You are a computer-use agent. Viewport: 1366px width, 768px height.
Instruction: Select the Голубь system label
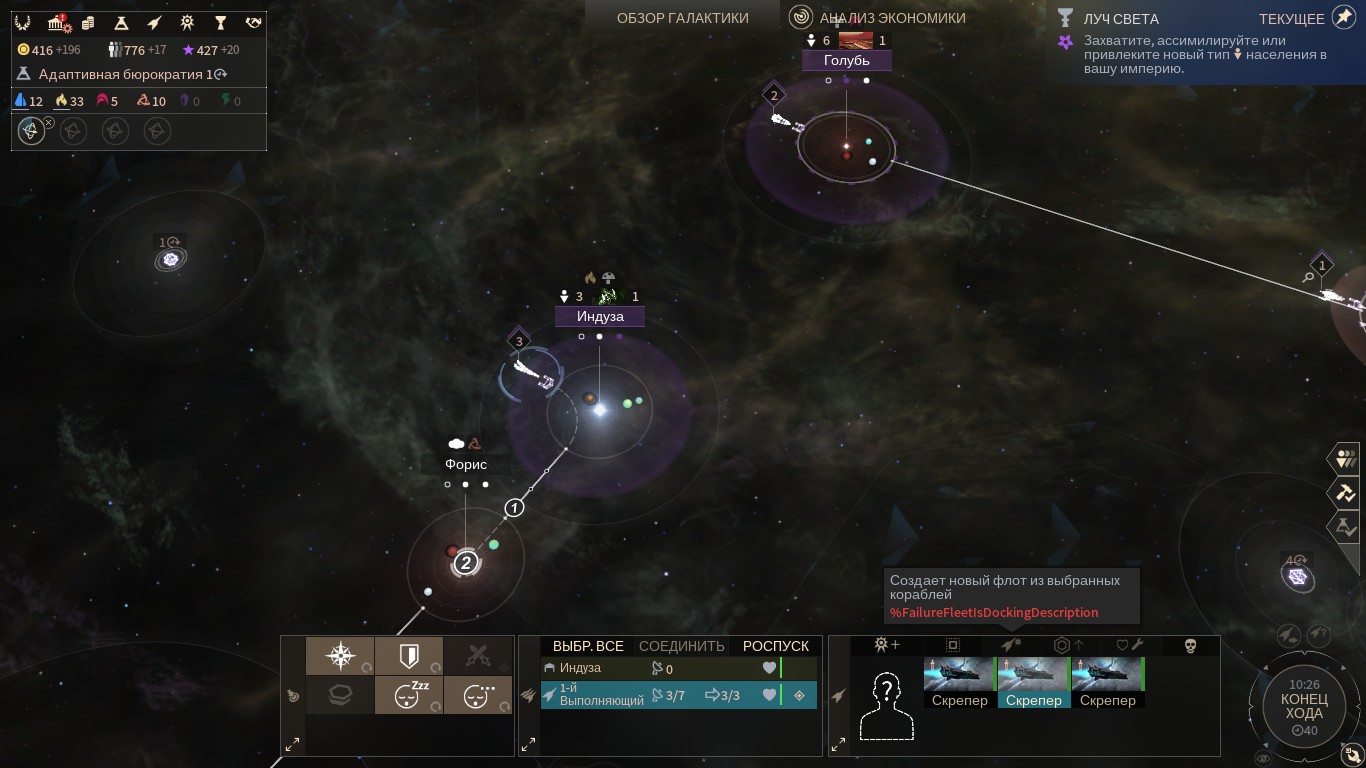point(847,61)
